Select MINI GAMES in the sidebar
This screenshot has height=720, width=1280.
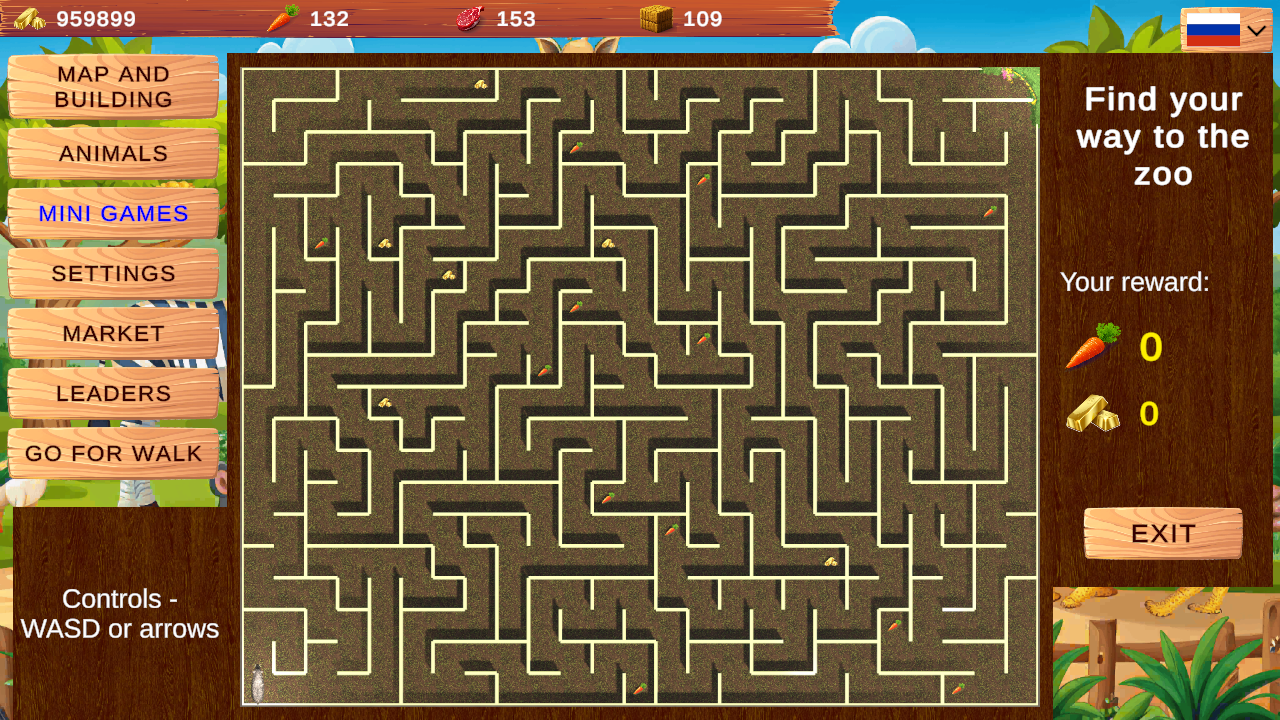click(x=113, y=213)
